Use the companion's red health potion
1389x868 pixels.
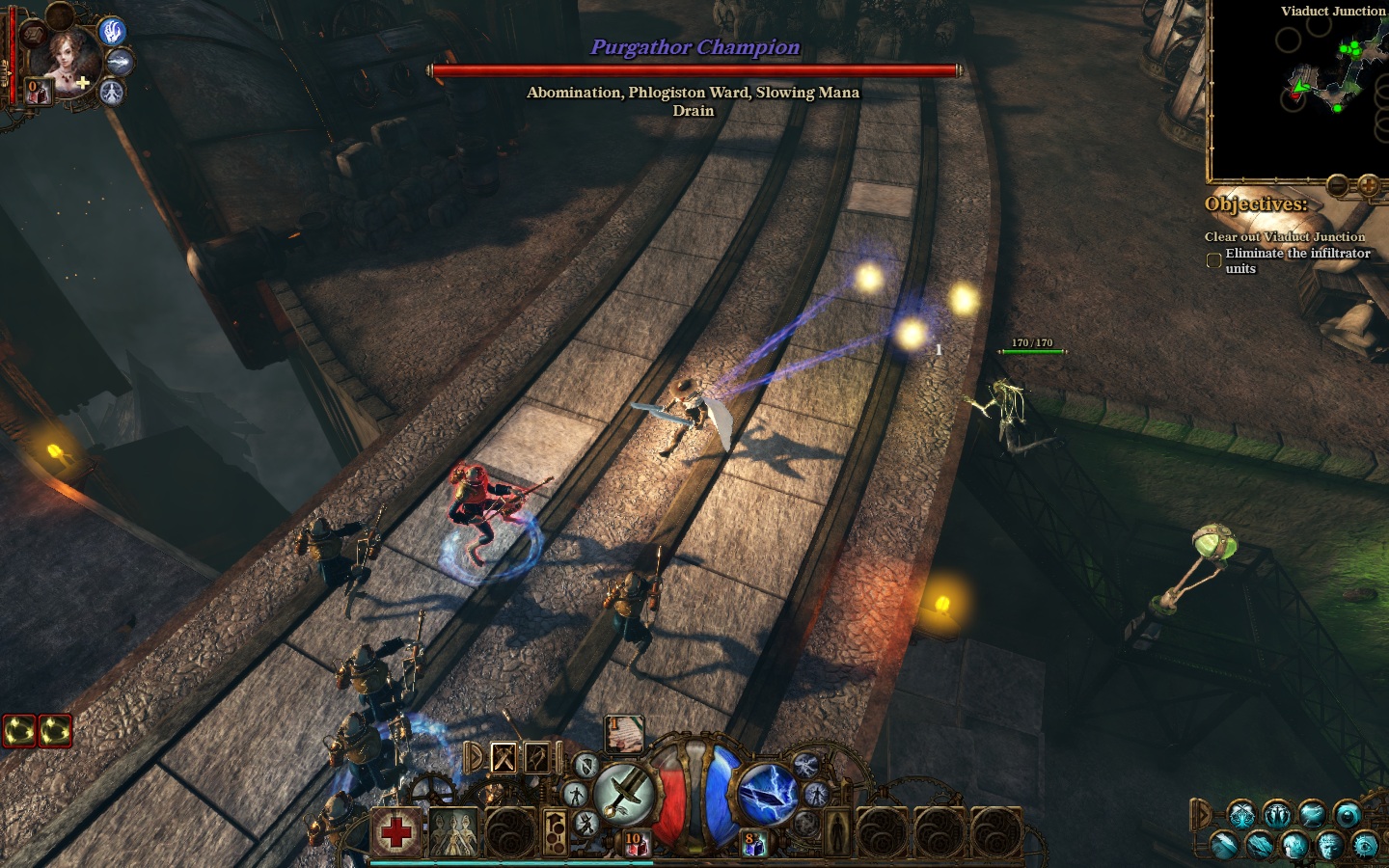pyautogui.click(x=37, y=92)
